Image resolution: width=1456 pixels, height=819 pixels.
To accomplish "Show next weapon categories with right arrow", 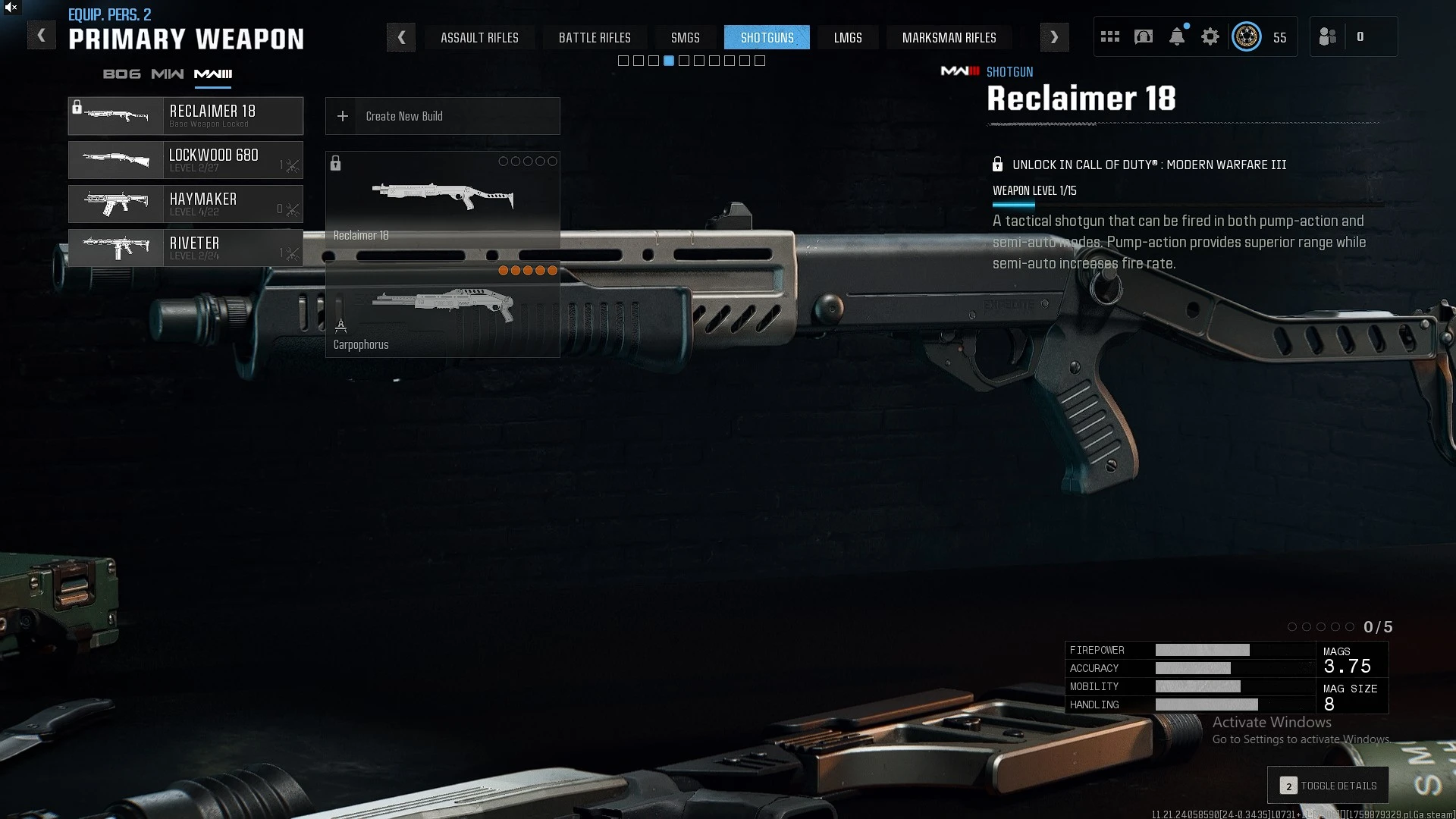I will pyautogui.click(x=1054, y=37).
